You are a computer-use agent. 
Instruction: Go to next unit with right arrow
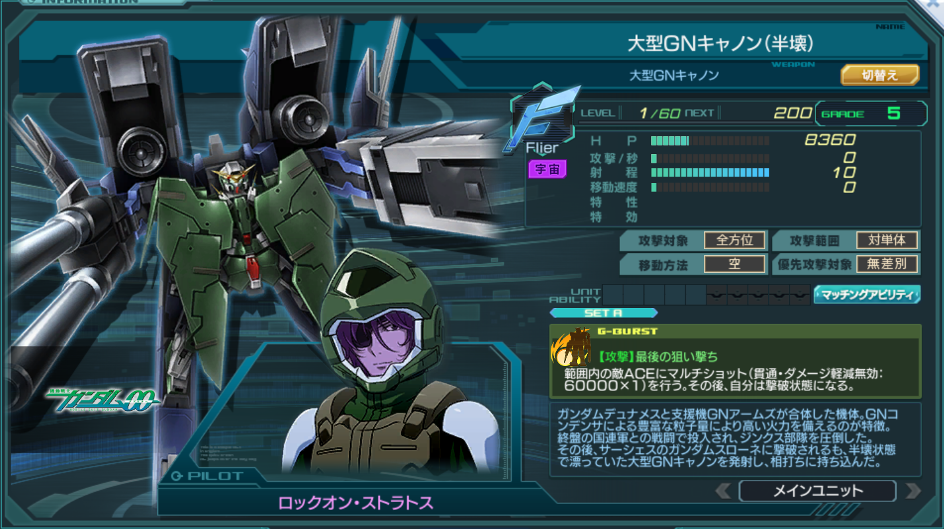coord(911,491)
